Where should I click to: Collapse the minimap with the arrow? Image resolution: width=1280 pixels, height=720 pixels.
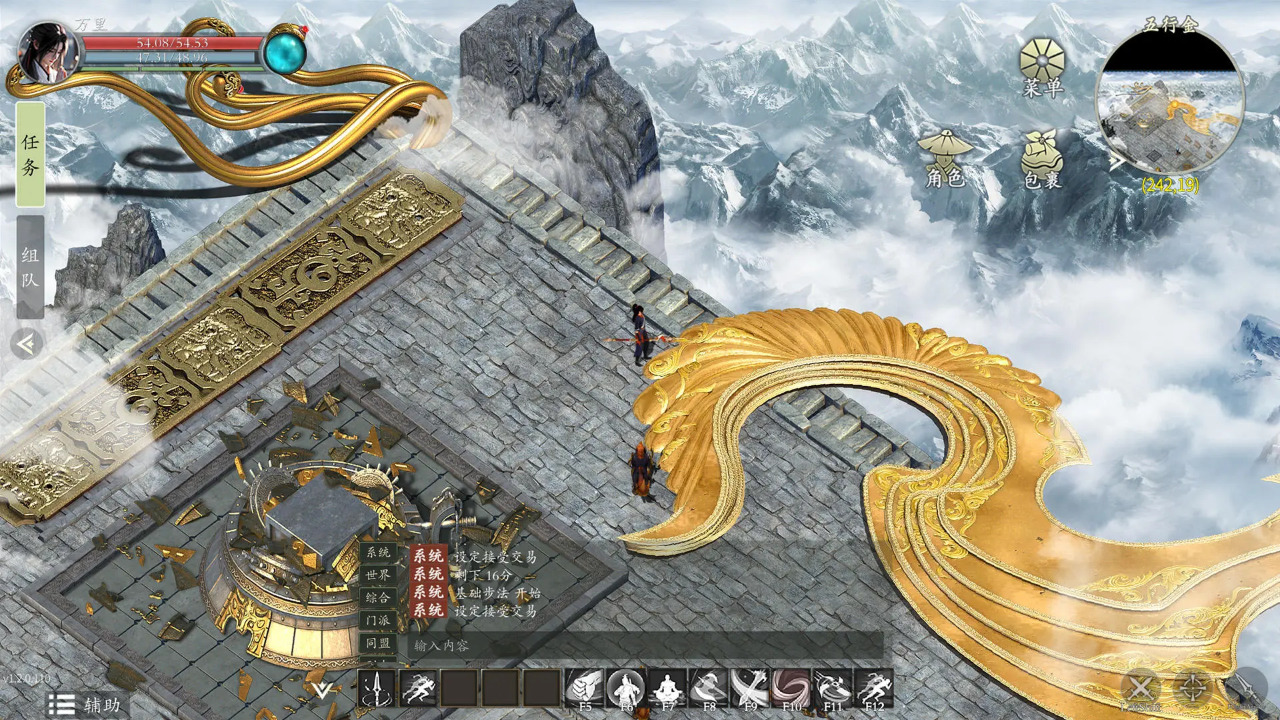point(1116,159)
